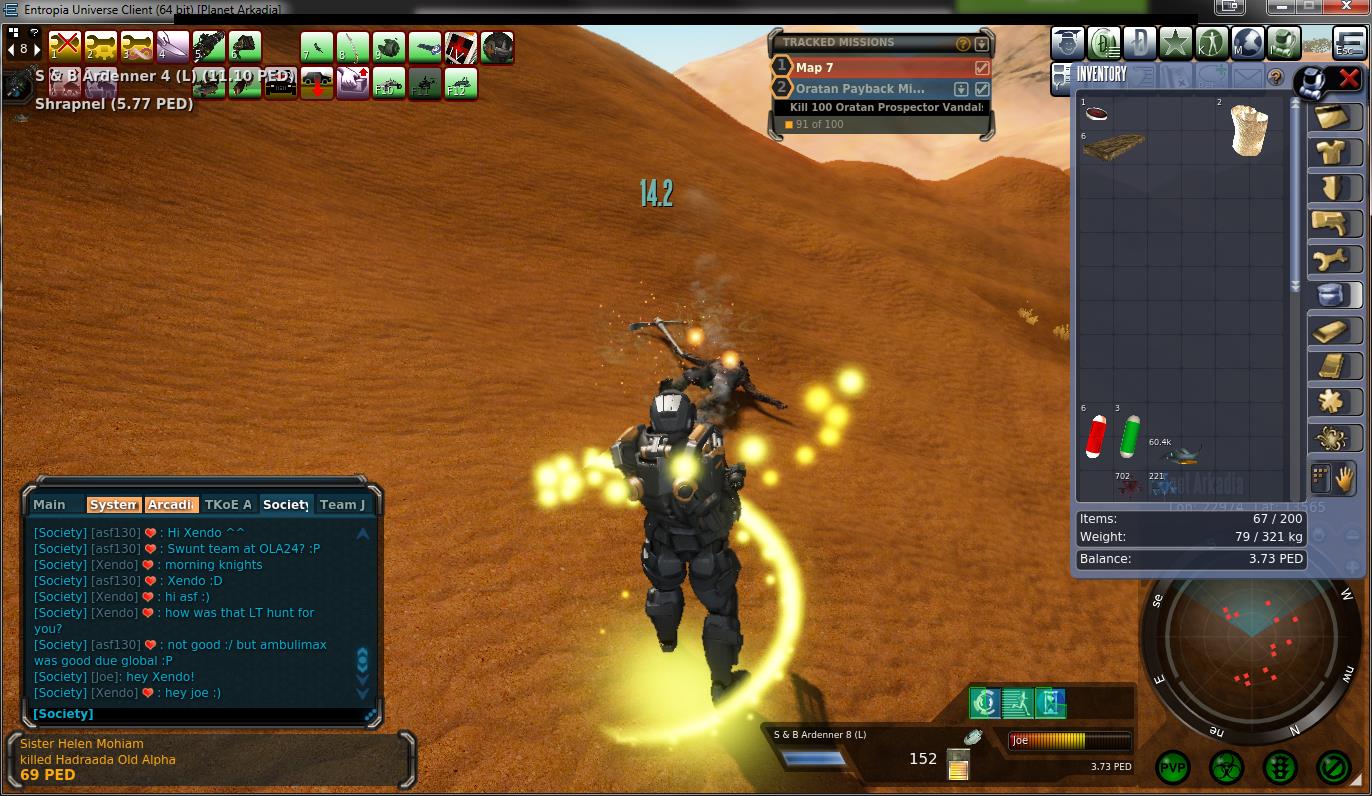The image size is (1372, 796).
Task: Click the biohazard status button
Action: pos(1226,768)
